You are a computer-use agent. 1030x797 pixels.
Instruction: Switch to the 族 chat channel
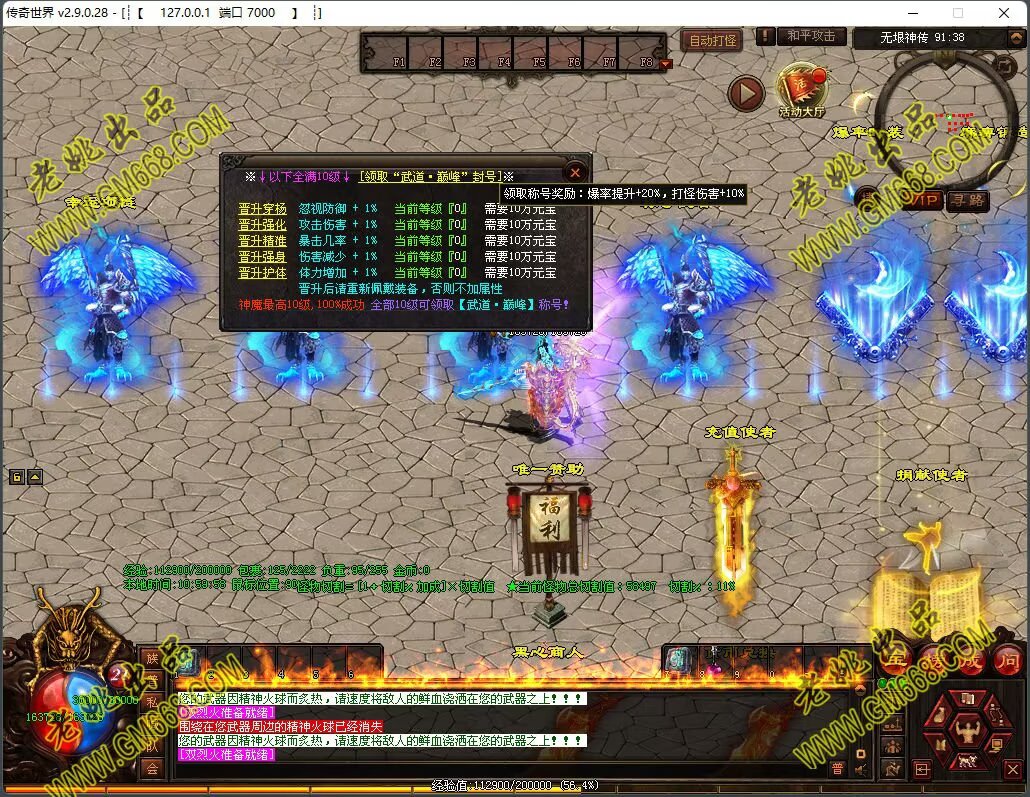[x=151, y=657]
